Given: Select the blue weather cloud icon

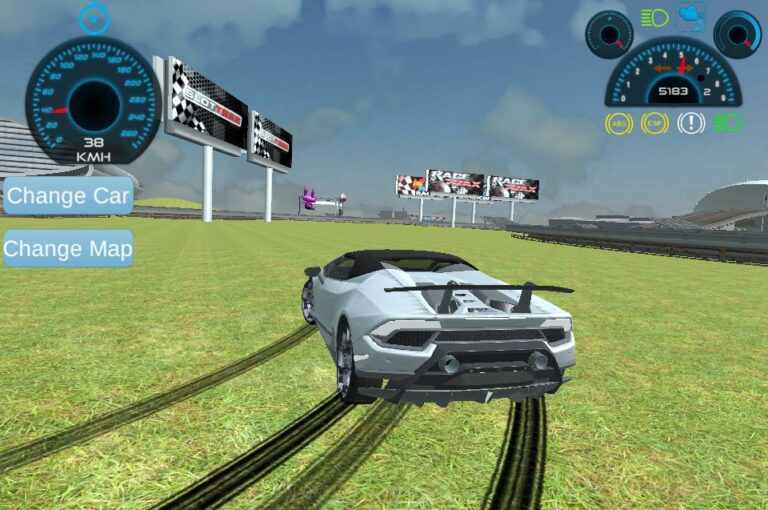Looking at the screenshot, I should [690, 16].
